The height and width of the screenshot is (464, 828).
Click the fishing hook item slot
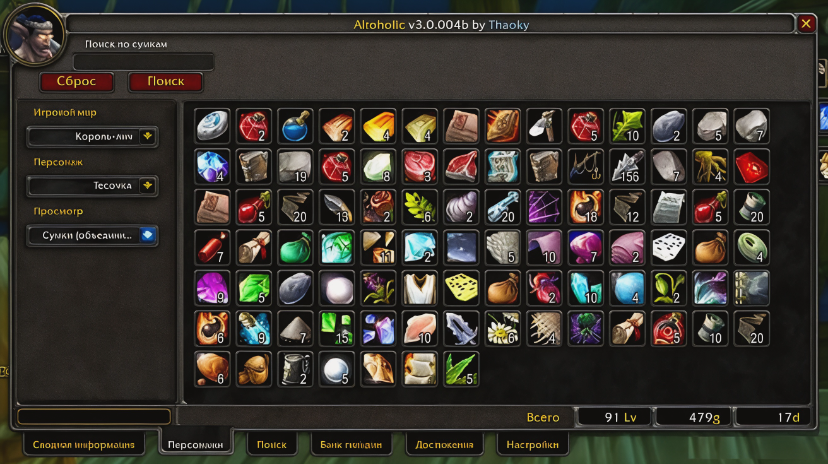tap(586, 166)
